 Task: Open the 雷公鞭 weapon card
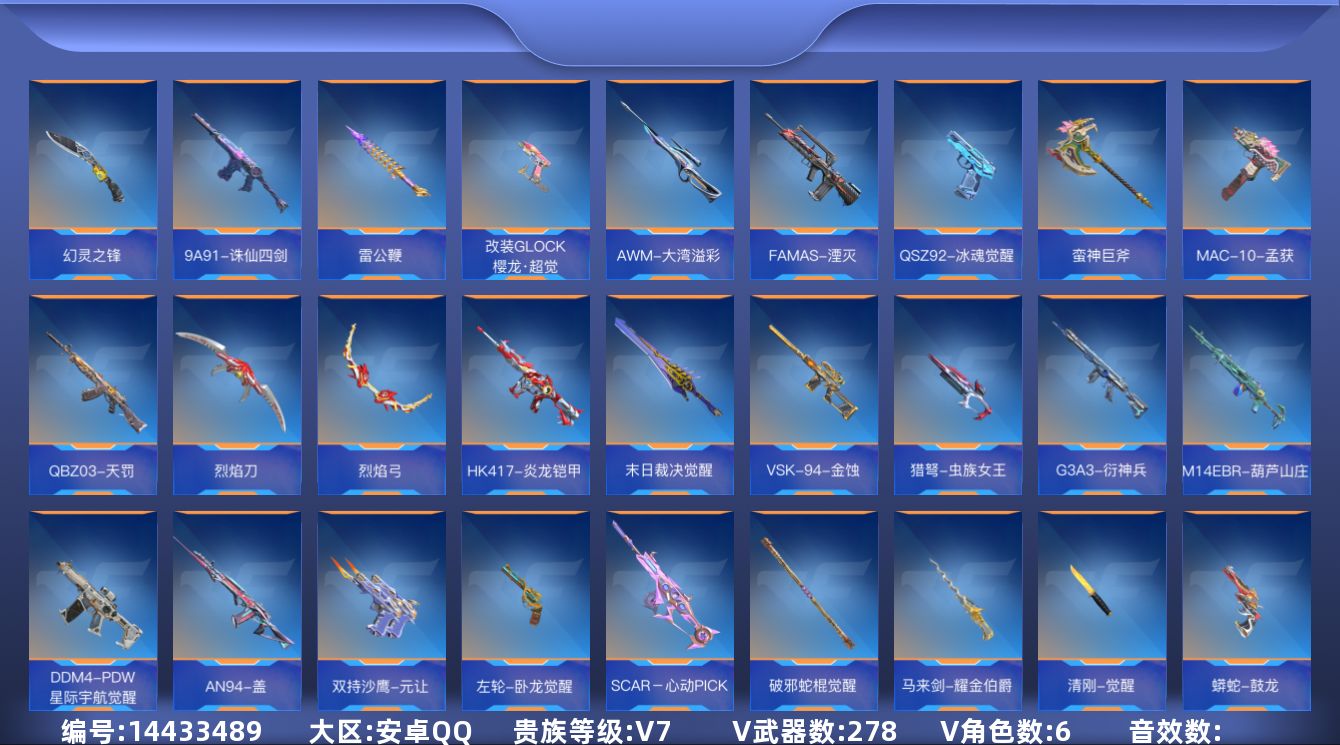coord(381,160)
